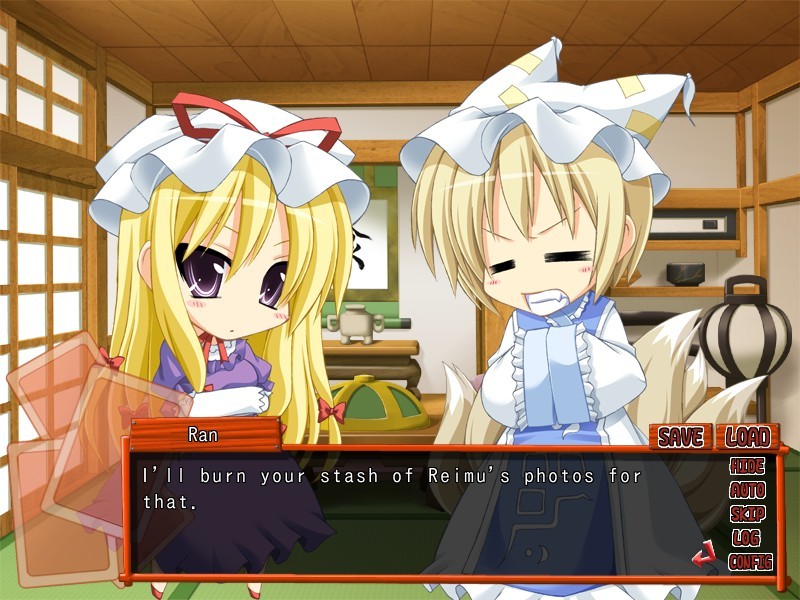Screen dimensions: 800x600
Task: Activate SKIP to fast-forward dialogue
Action: [748, 514]
